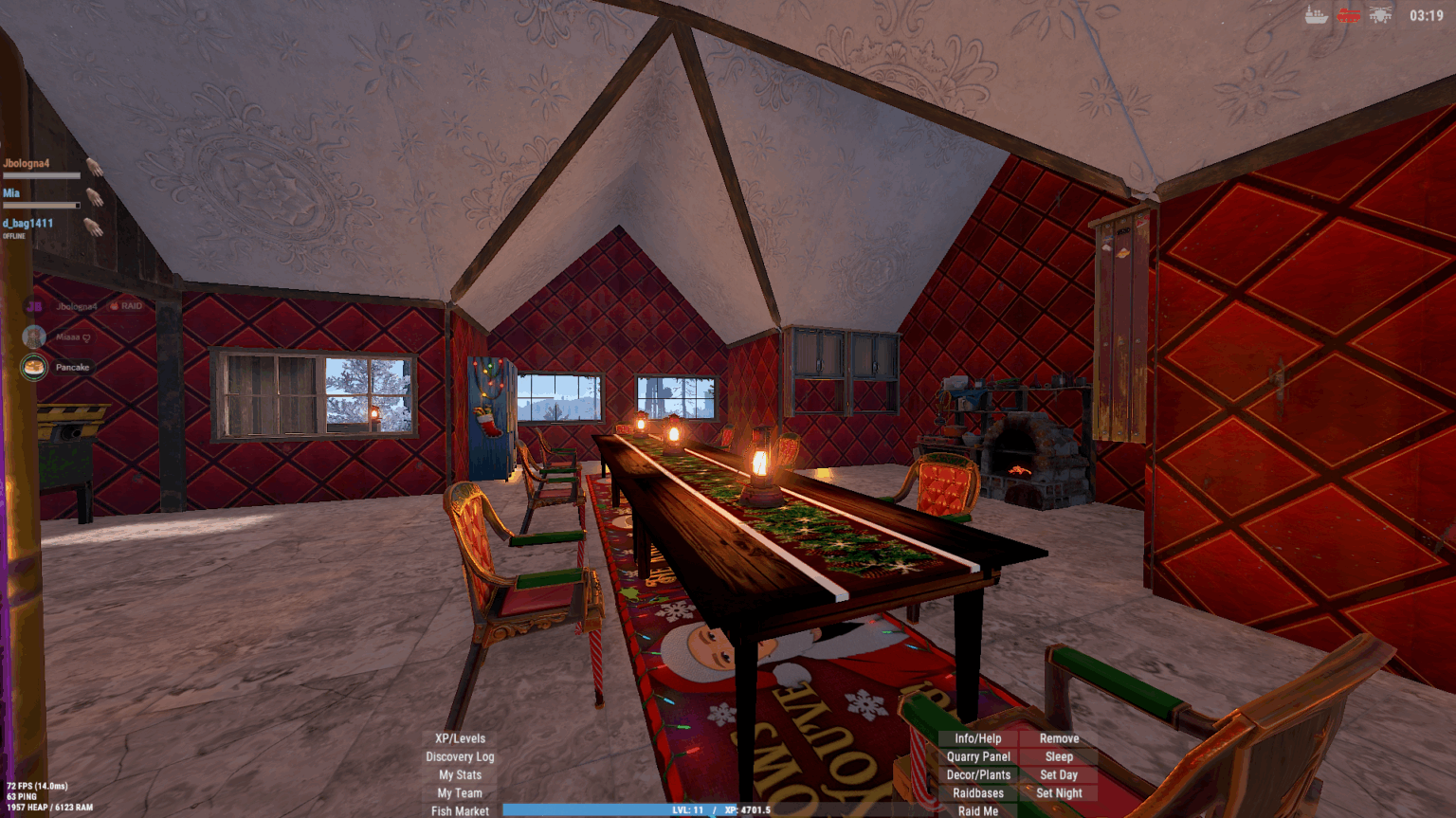Click the Remove button
This screenshot has height=818, width=1456.
tap(1059, 738)
